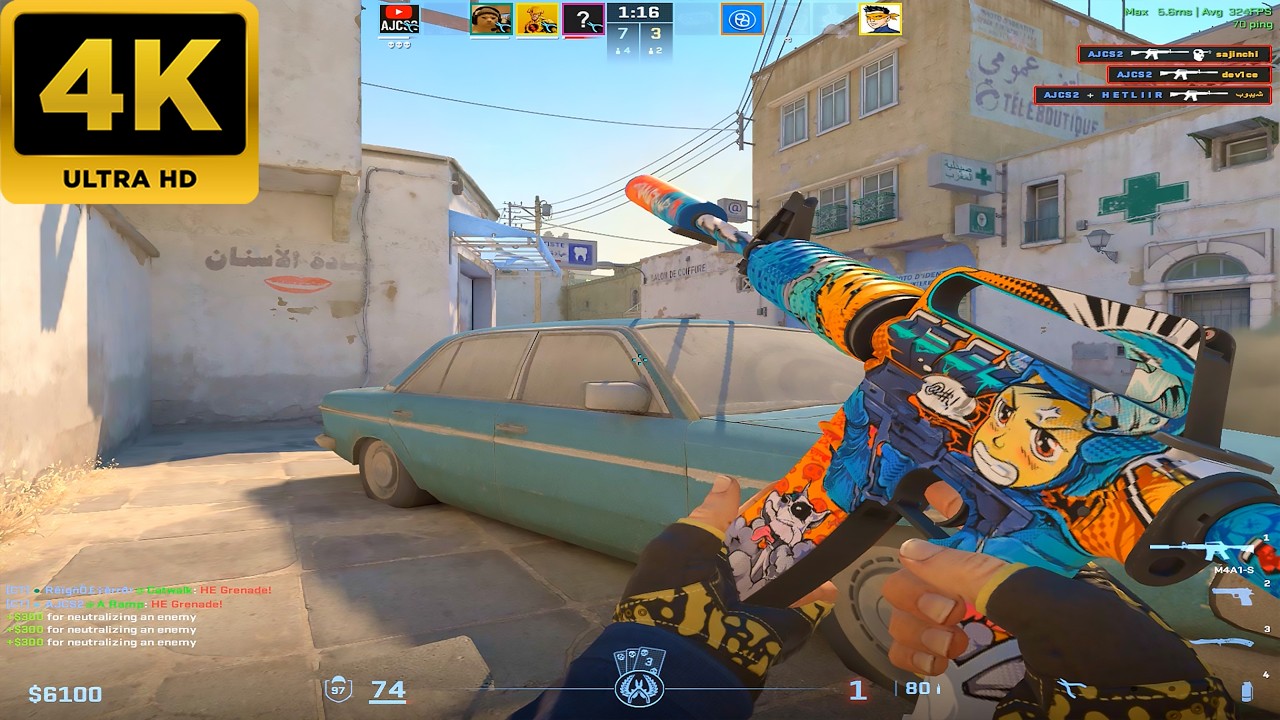
Task: Click the blue circle logo enemy avatar
Action: pyautogui.click(x=741, y=19)
